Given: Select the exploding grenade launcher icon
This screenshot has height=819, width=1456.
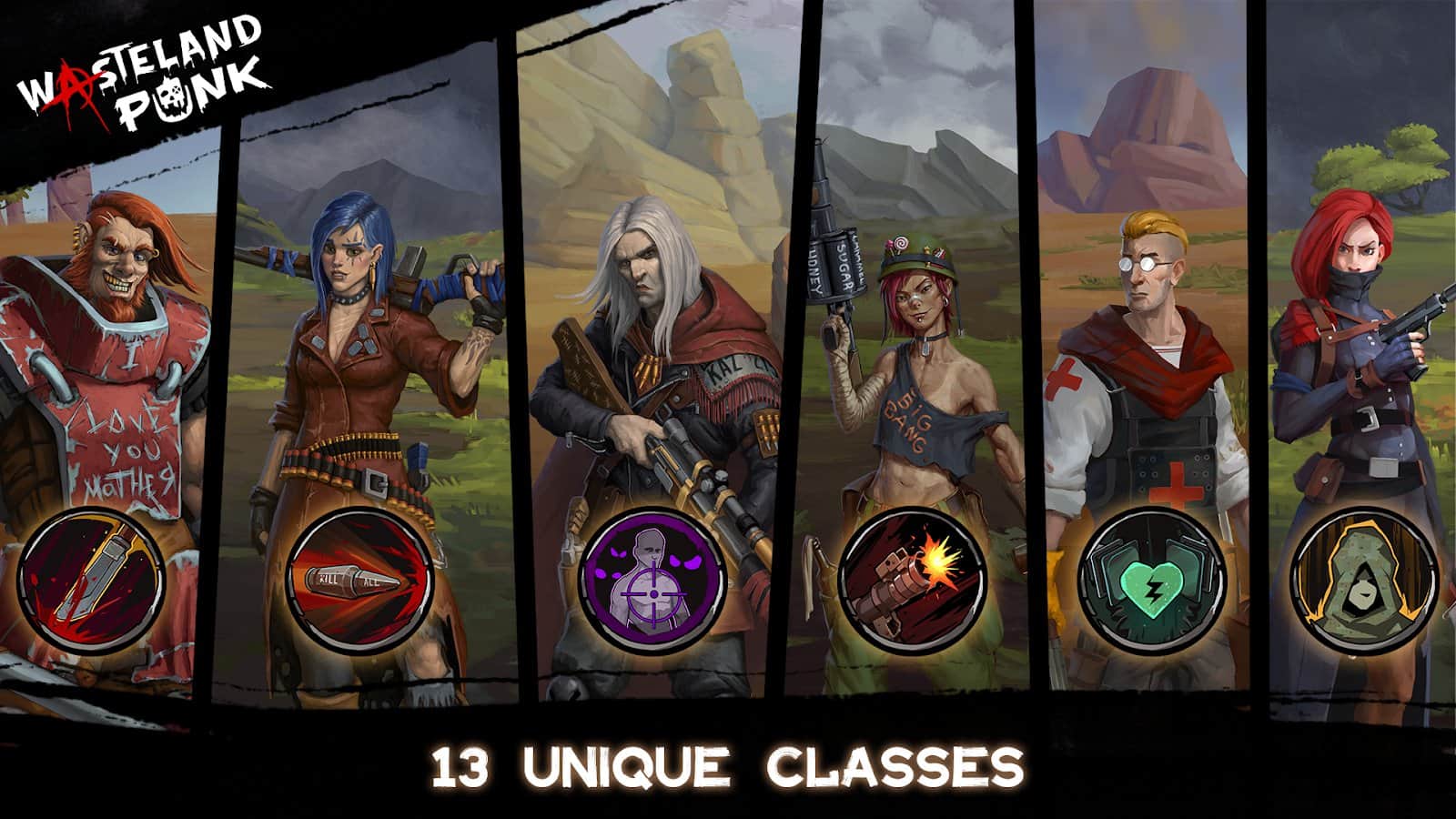Looking at the screenshot, I should (912, 581).
